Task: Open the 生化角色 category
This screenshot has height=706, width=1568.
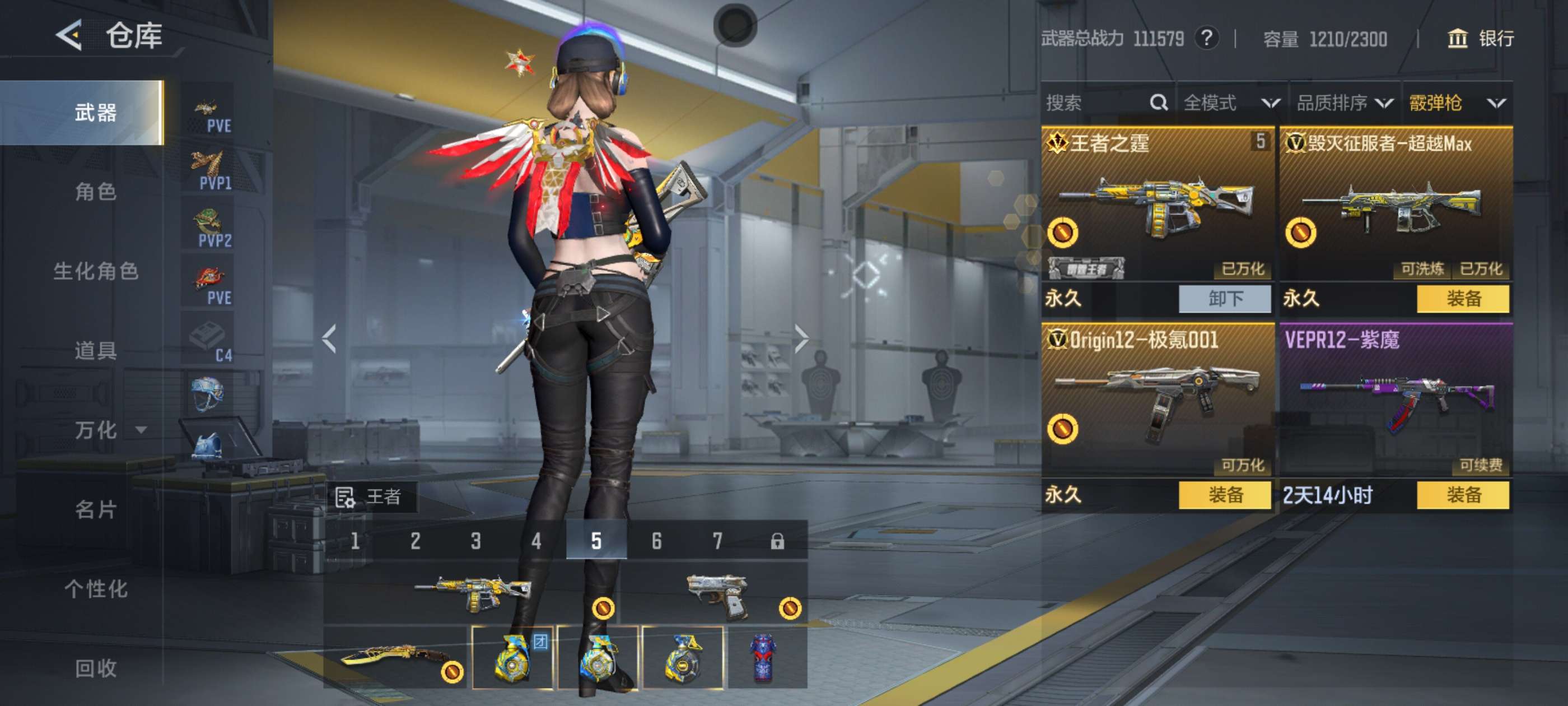Action: [x=96, y=271]
